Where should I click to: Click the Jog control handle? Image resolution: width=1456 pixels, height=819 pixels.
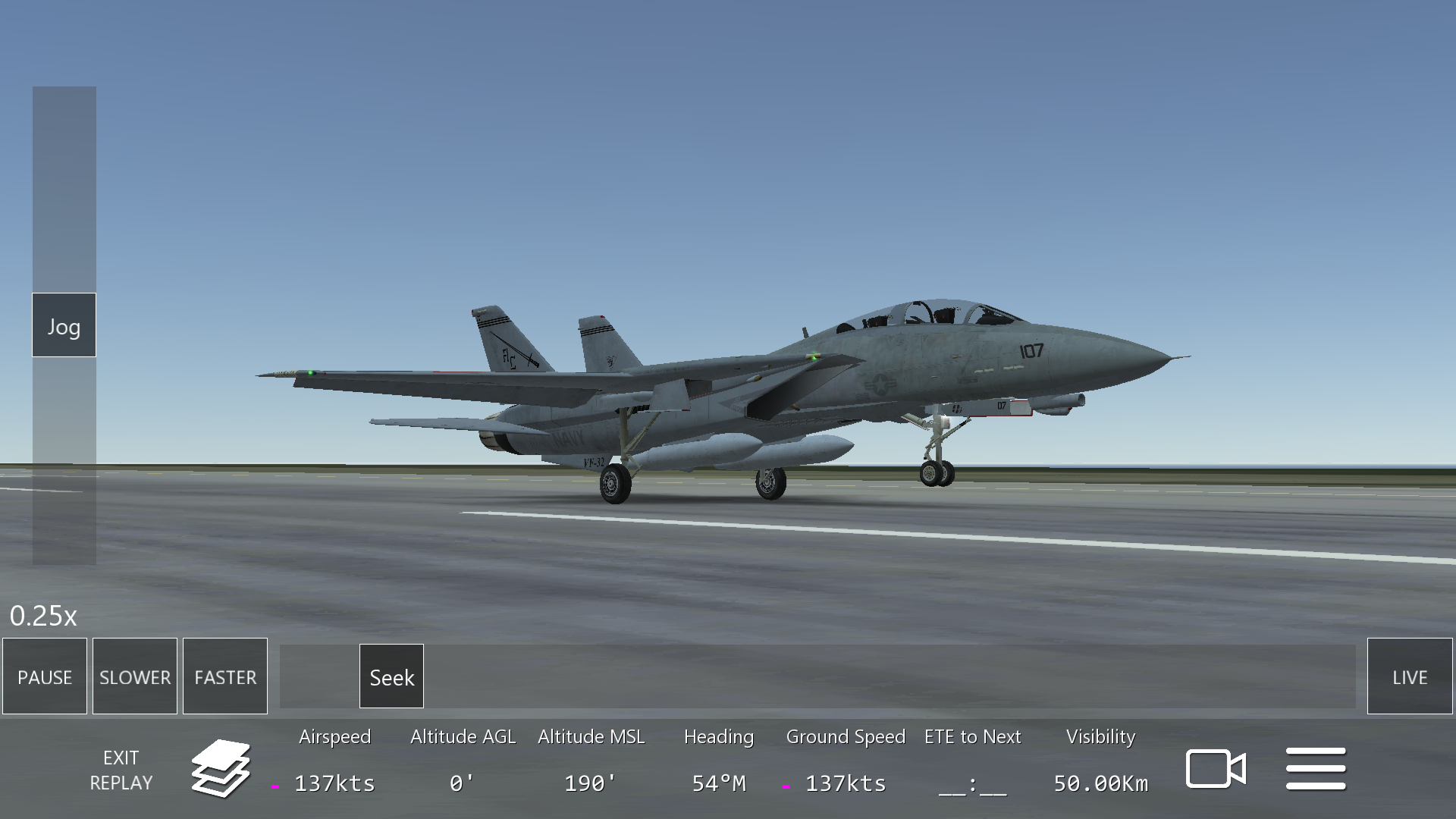64,325
